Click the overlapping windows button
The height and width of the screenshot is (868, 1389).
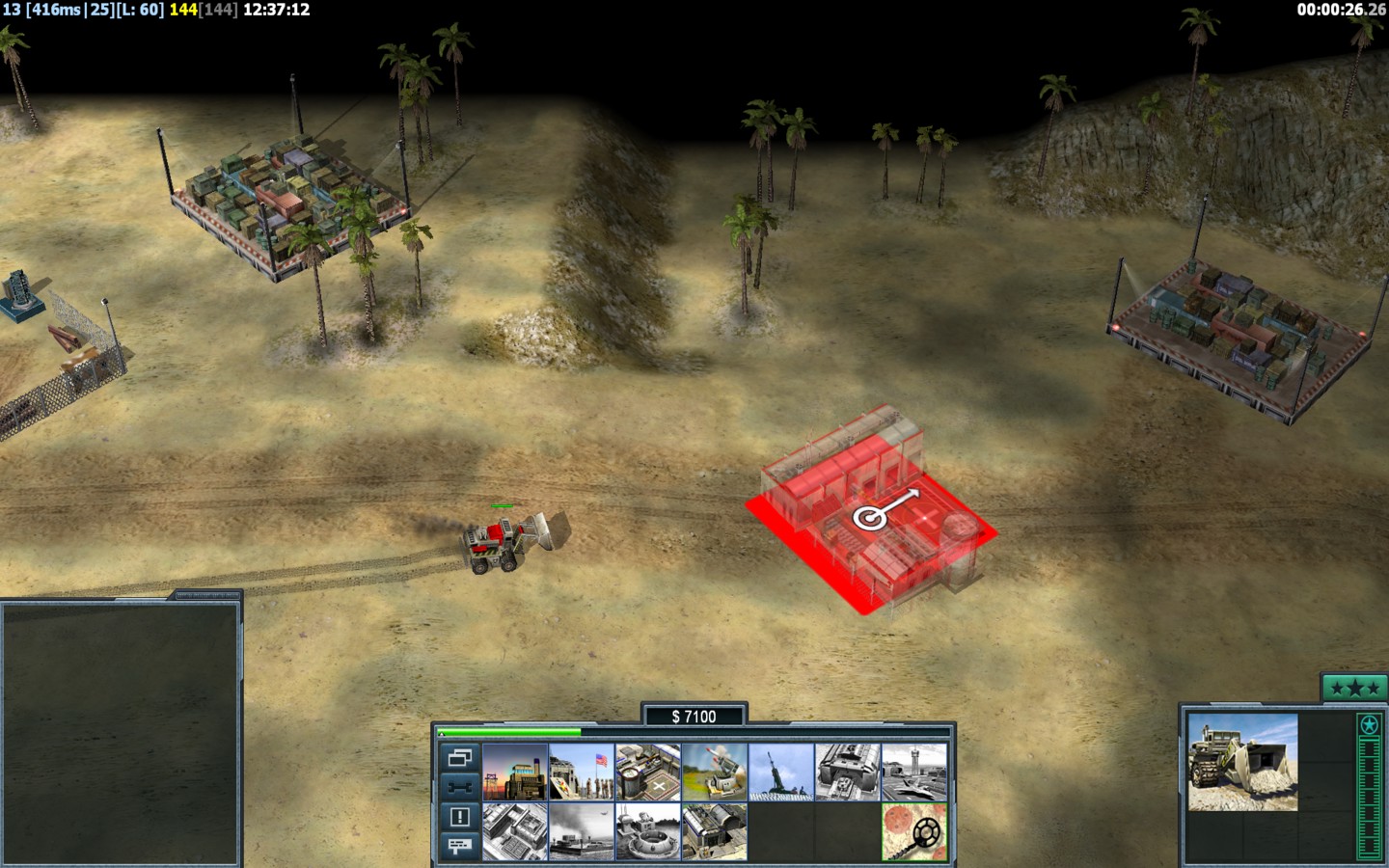[459, 758]
